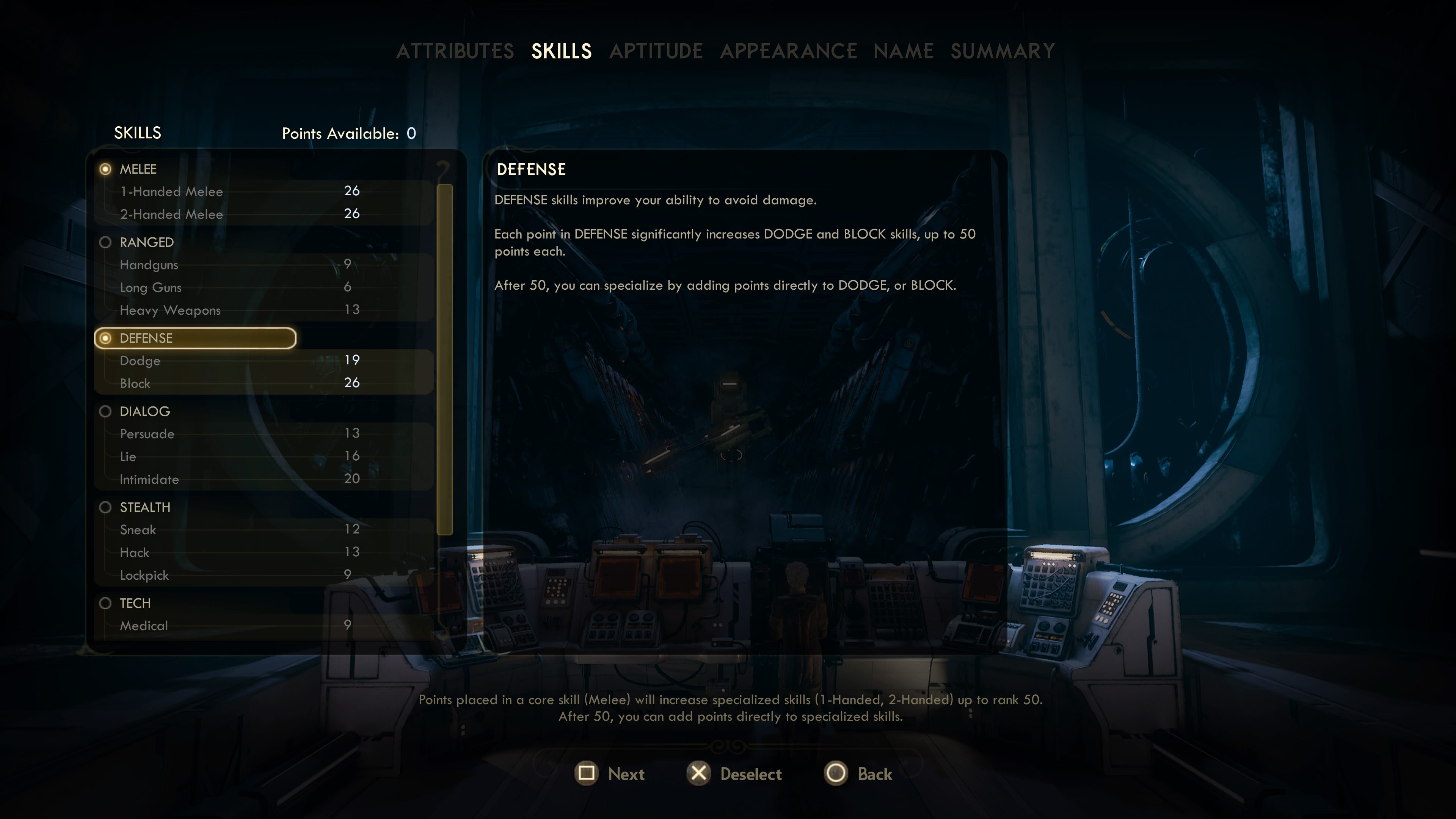
Task: Click the skills list scrollbar
Action: (x=445, y=359)
